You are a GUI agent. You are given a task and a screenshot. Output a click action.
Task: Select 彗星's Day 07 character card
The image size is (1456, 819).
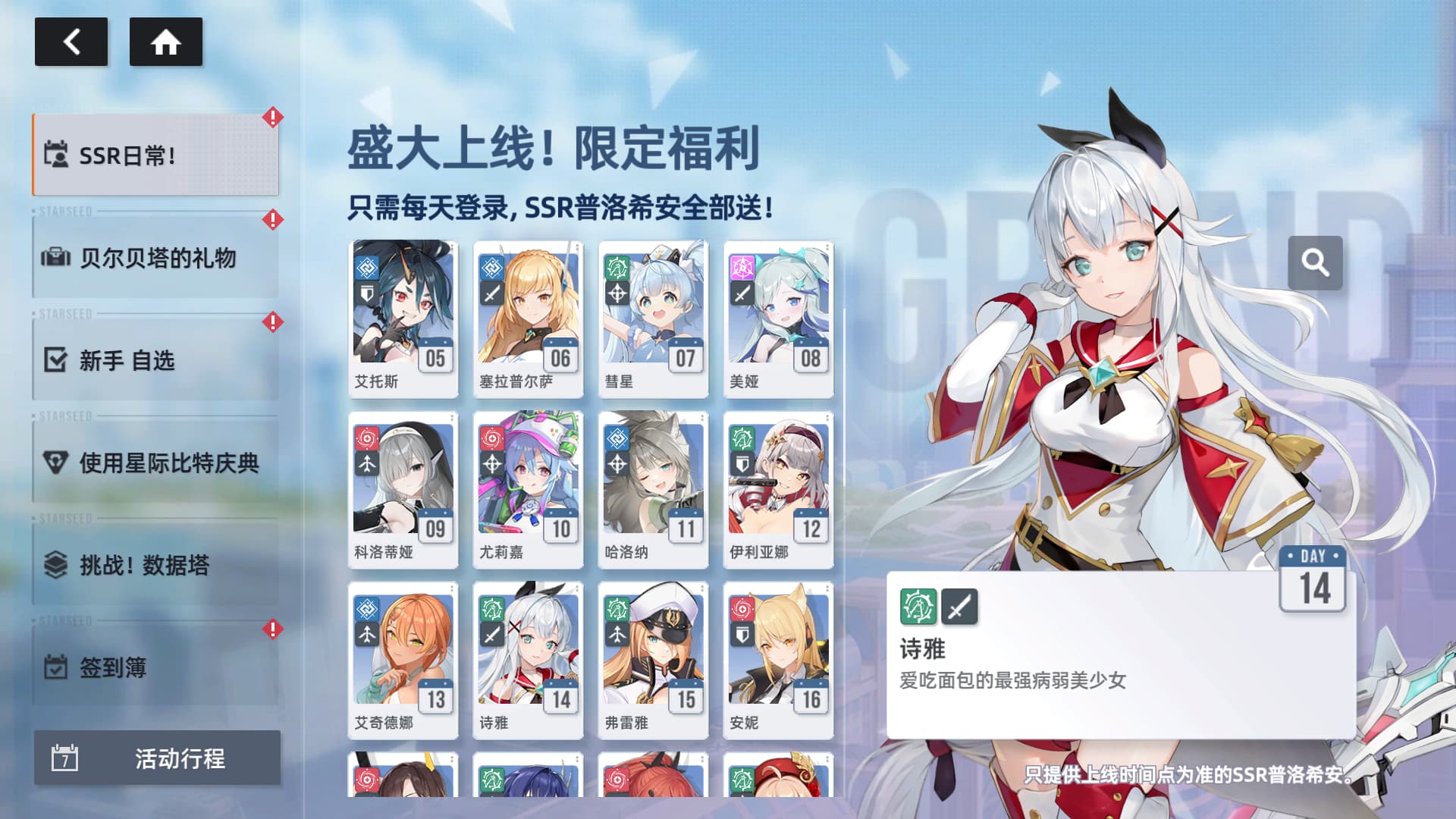653,318
